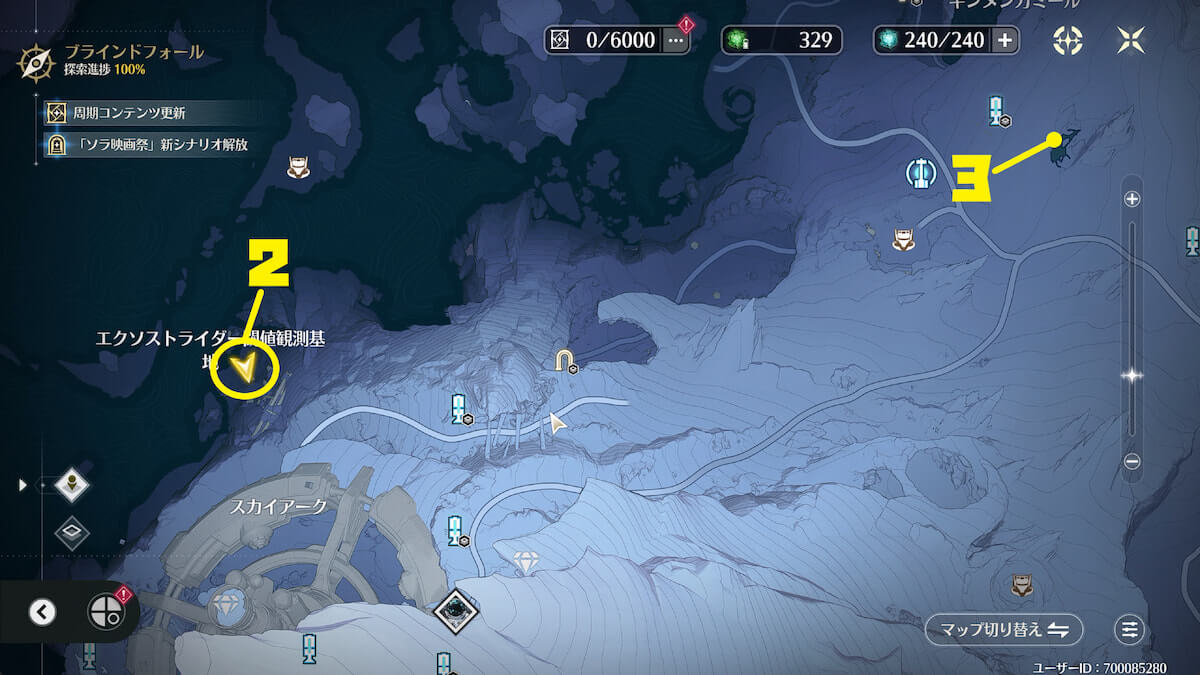This screenshot has width=1200, height=675.
Task: Select the layer icon with the yellow down-arrow
Action: [72, 485]
